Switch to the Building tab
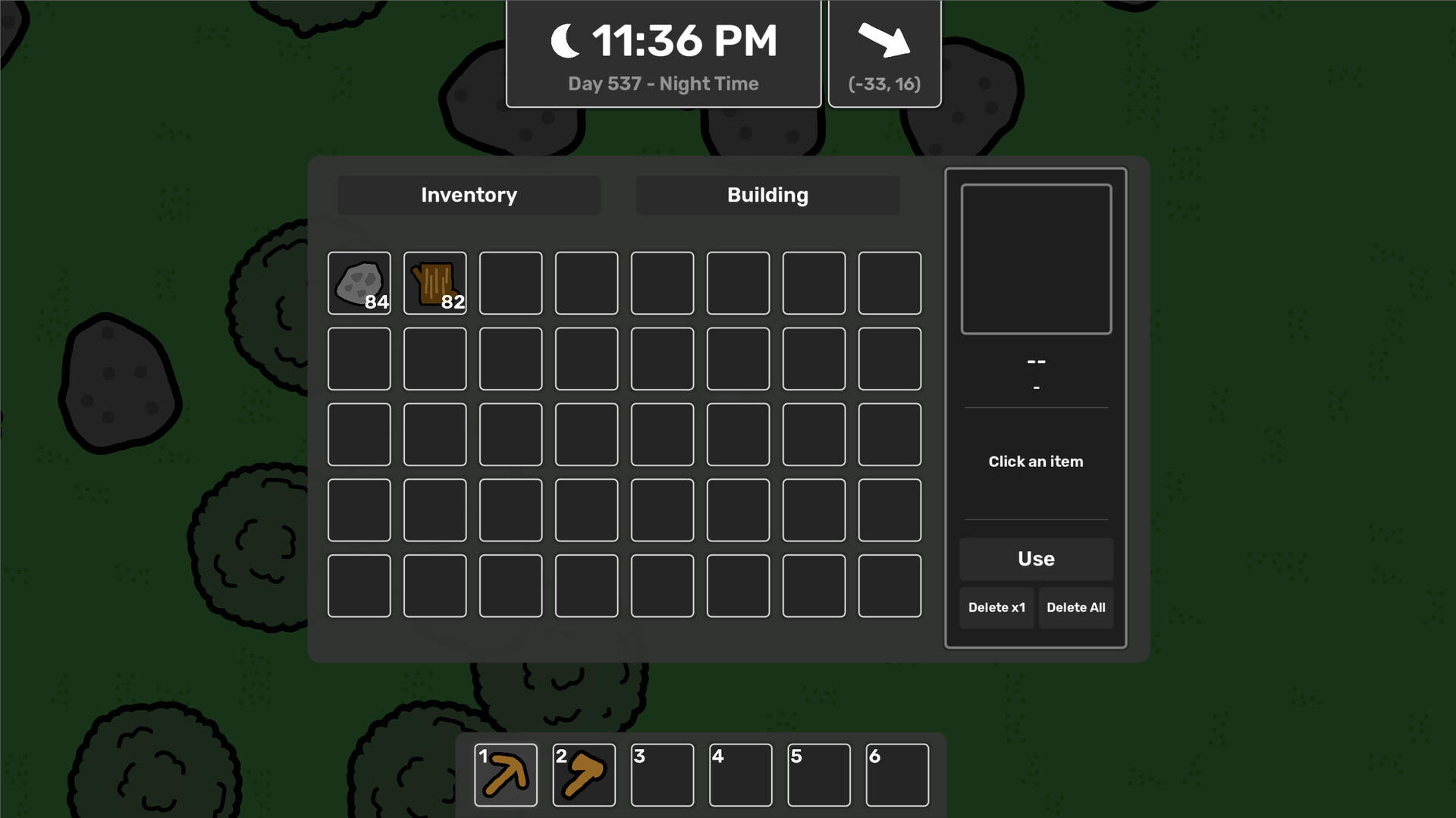This screenshot has width=1456, height=818. click(767, 195)
